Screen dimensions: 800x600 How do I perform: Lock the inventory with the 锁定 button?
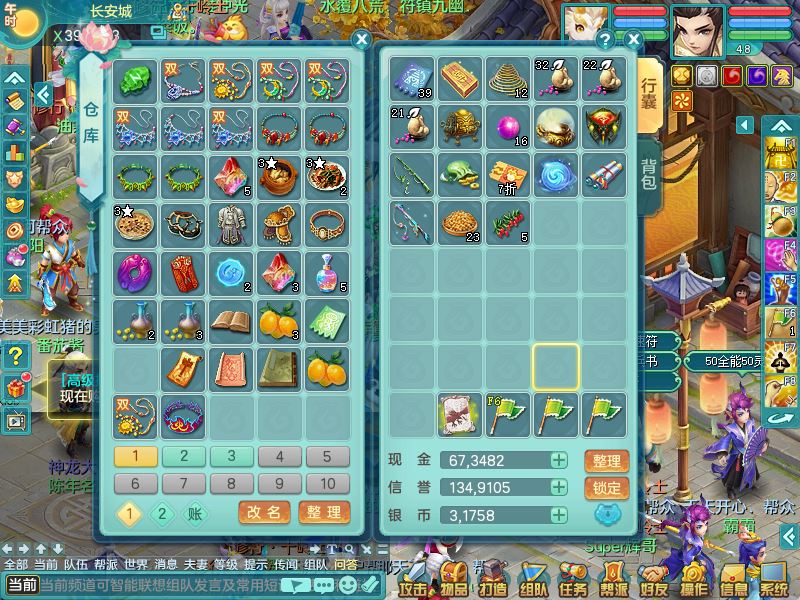click(x=606, y=488)
